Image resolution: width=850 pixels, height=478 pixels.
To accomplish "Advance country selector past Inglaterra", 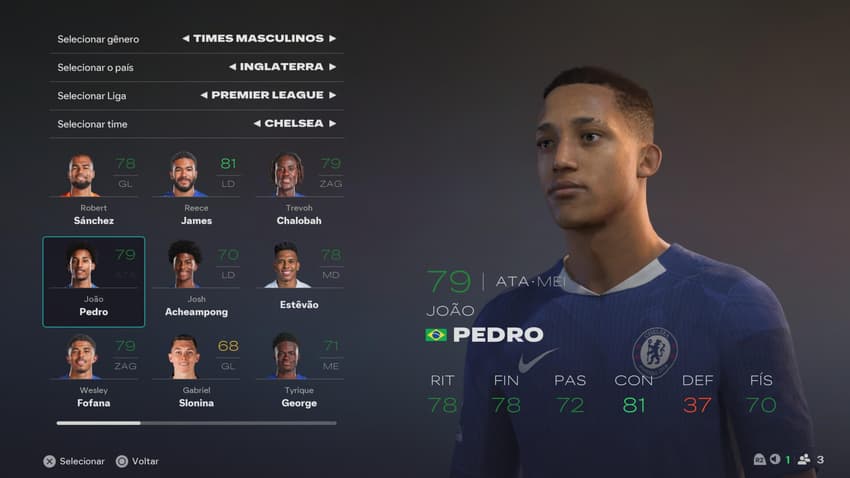I will [333, 67].
